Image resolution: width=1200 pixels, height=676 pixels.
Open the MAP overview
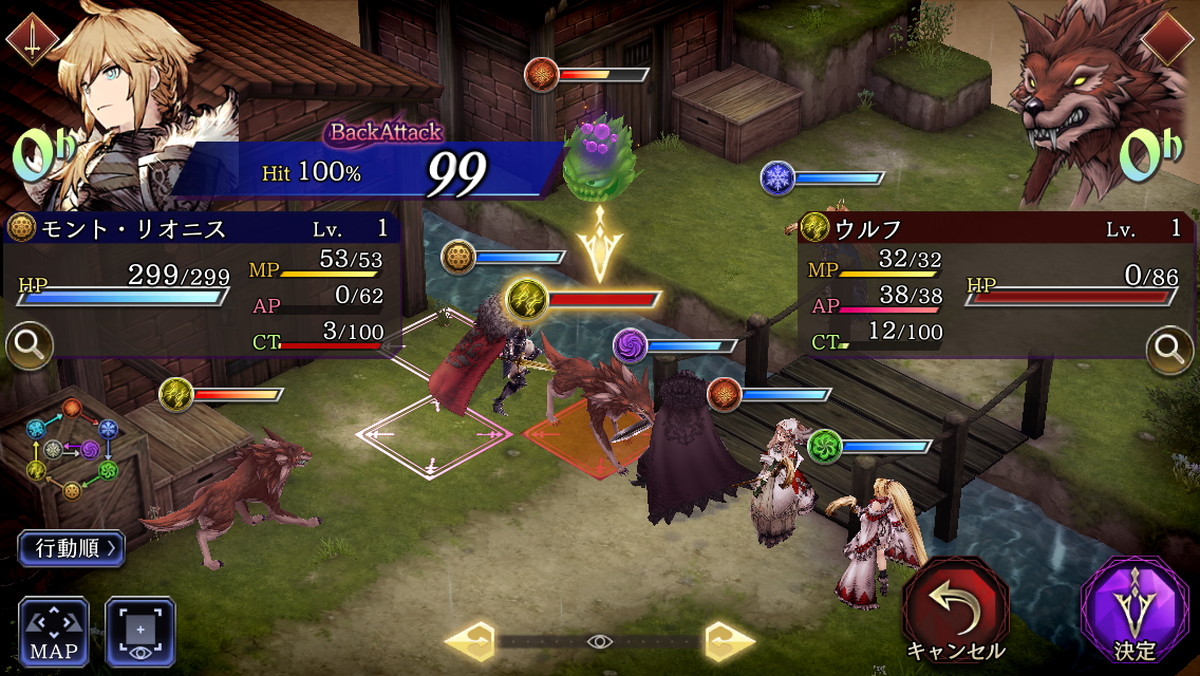pyautogui.click(x=53, y=631)
